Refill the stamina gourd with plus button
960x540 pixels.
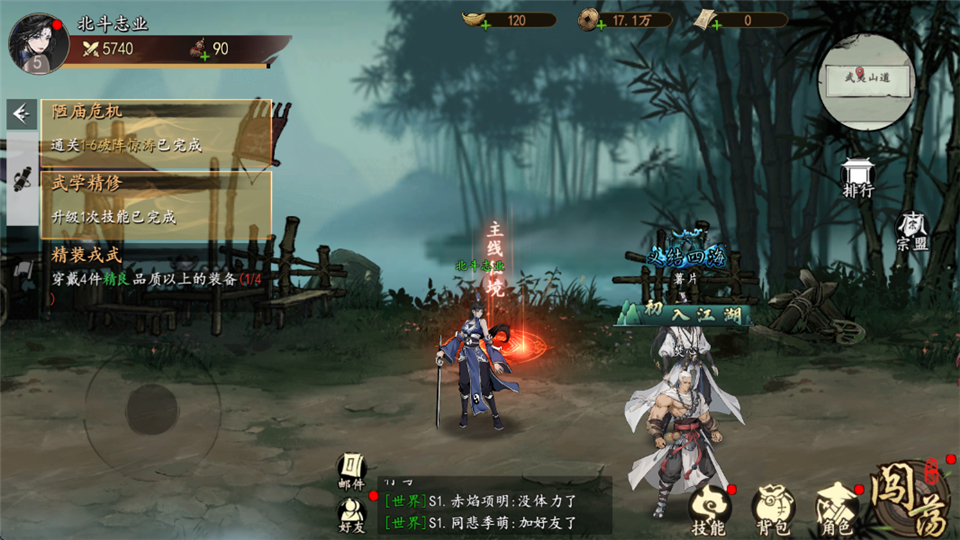point(205,55)
